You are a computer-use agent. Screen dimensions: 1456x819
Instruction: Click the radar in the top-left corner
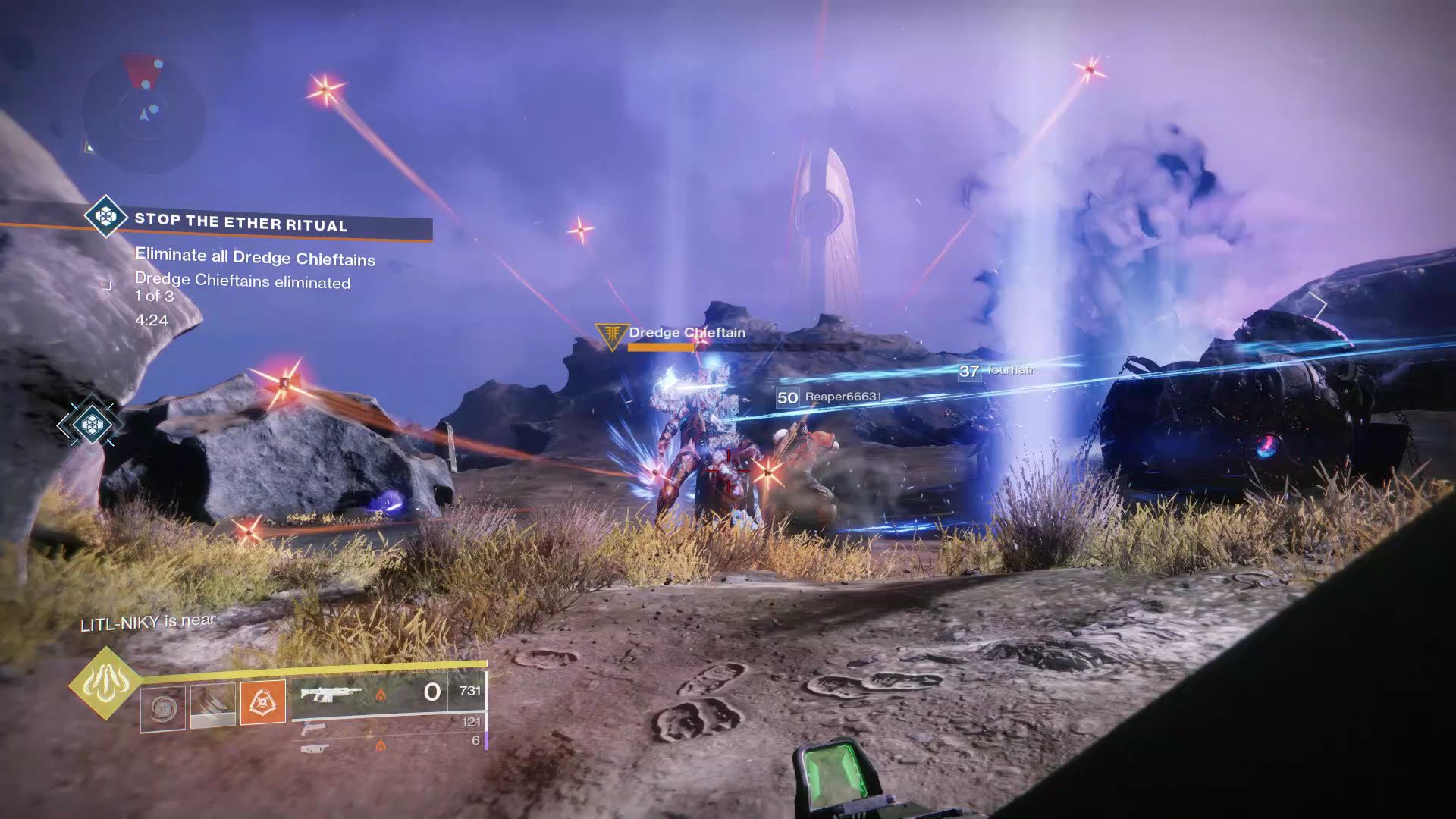[x=143, y=114]
